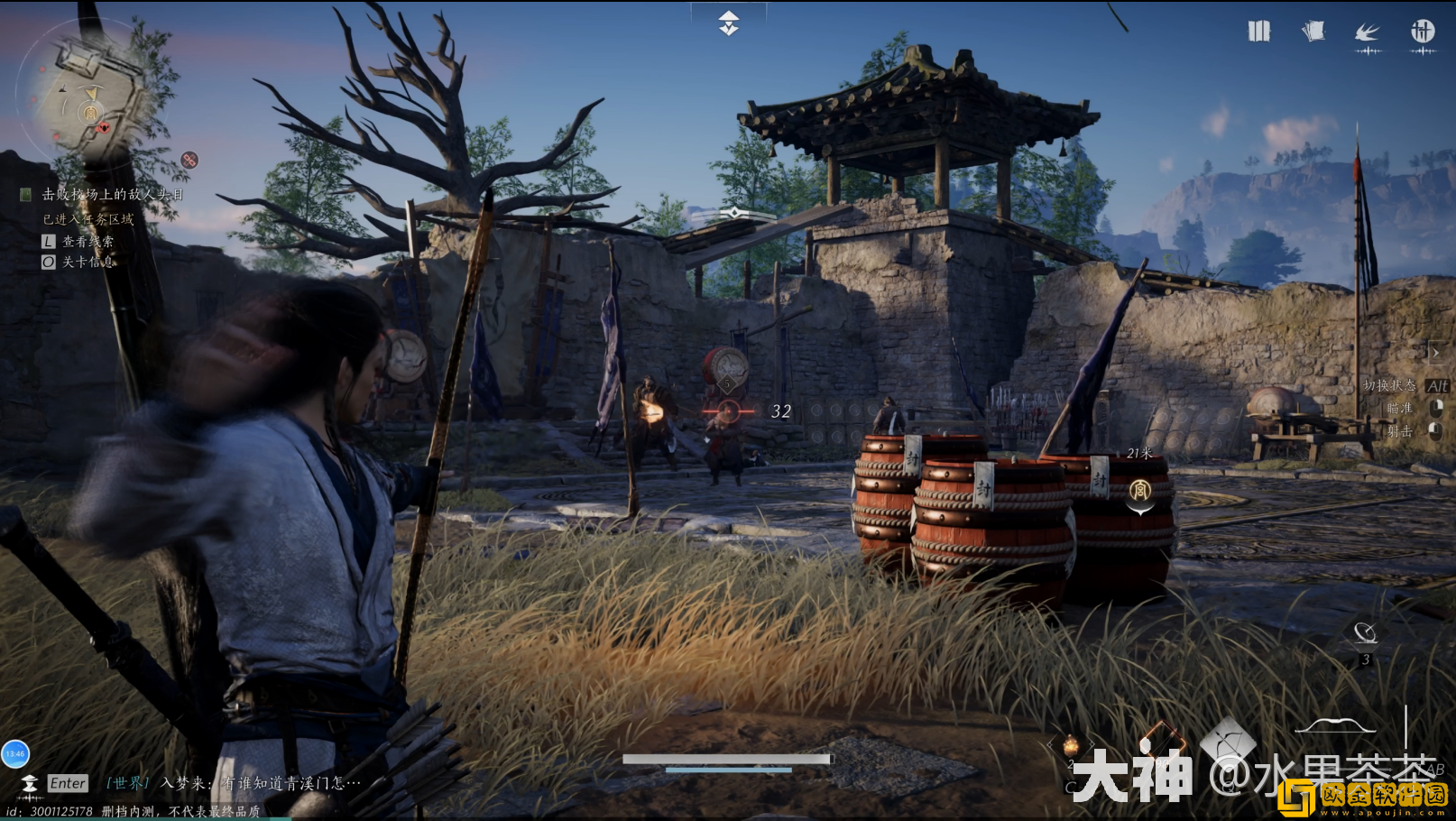
Task: Click the blue 13:46 clock badge
Action: click(x=15, y=754)
